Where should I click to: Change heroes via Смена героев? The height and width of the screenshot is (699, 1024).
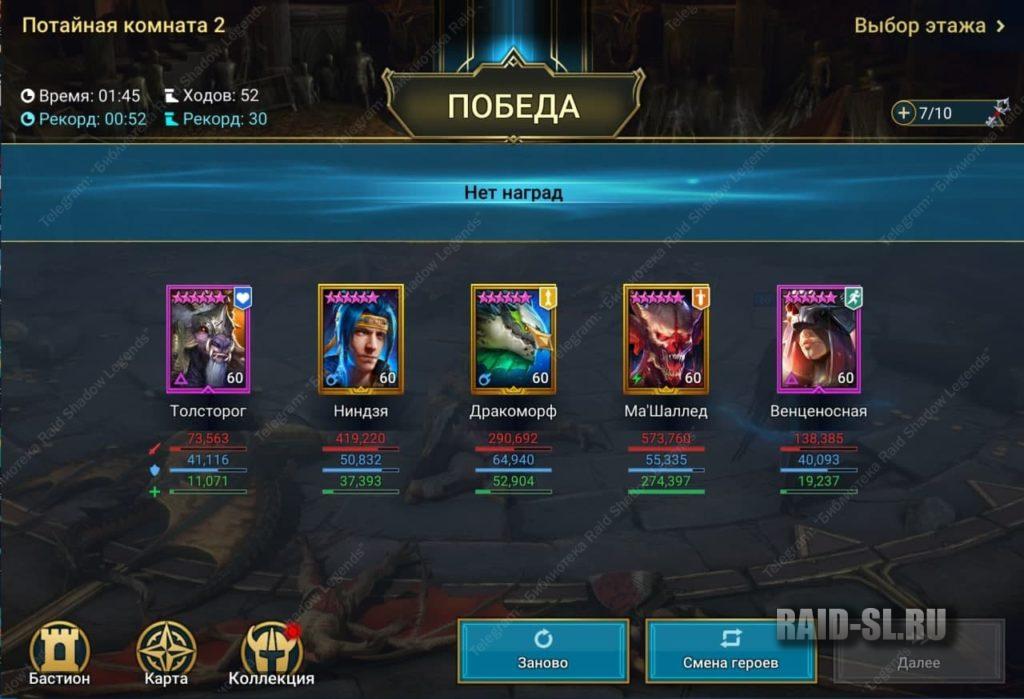[x=730, y=651]
